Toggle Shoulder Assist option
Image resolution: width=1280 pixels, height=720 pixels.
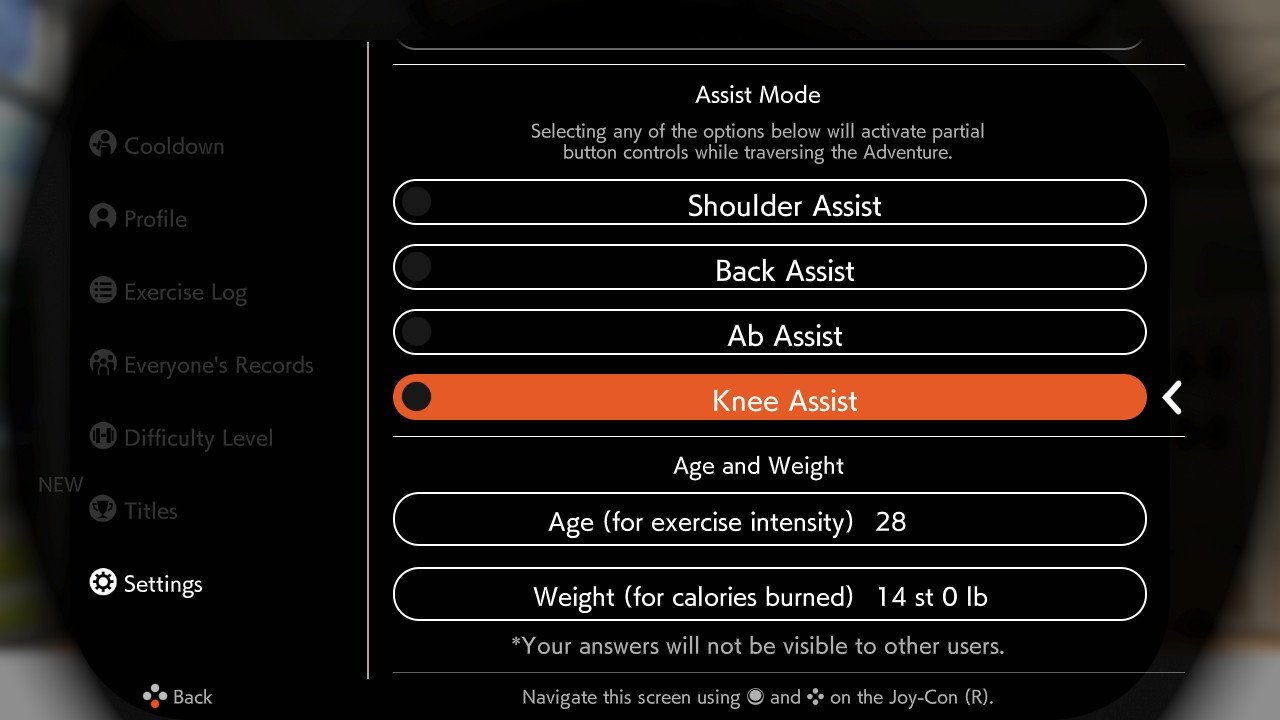click(769, 203)
